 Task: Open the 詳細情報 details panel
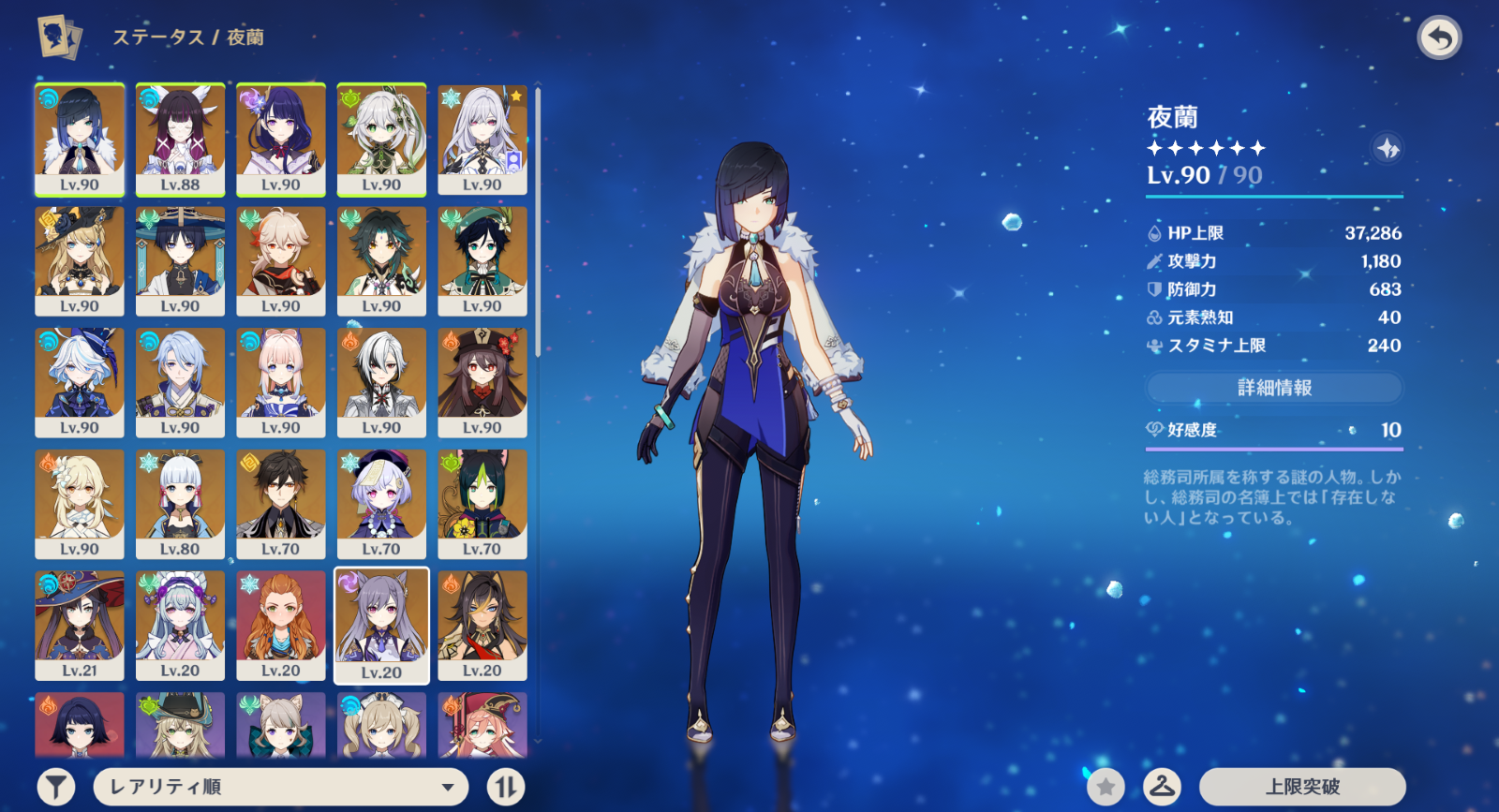[1274, 388]
